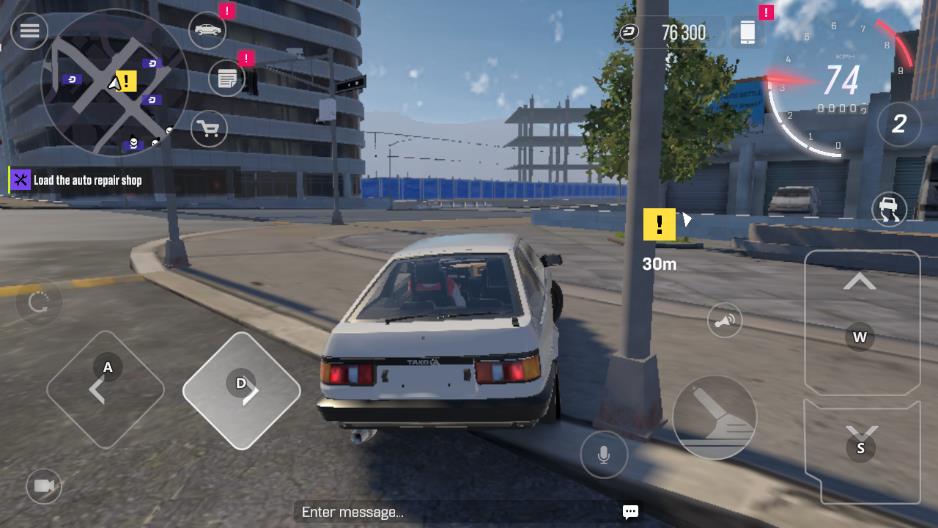Reset the car with circular arrow button
Screen dimensions: 938x528
click(x=39, y=303)
